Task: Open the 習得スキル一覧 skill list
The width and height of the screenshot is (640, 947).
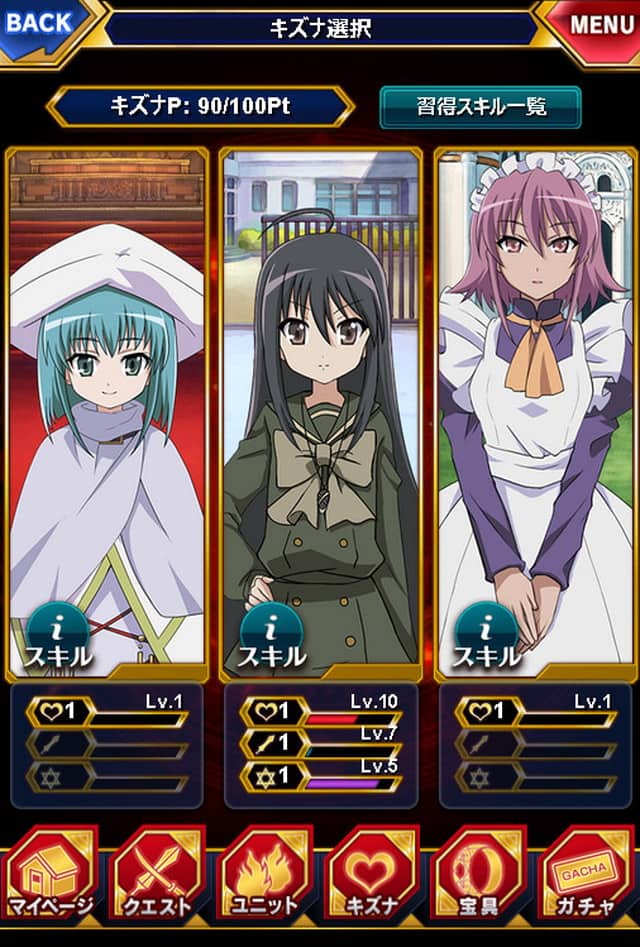Action: tap(480, 107)
